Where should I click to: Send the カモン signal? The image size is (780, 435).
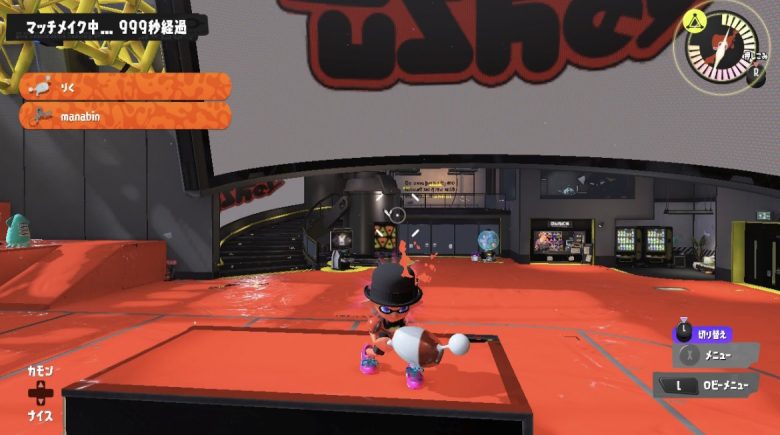[x=40, y=370]
